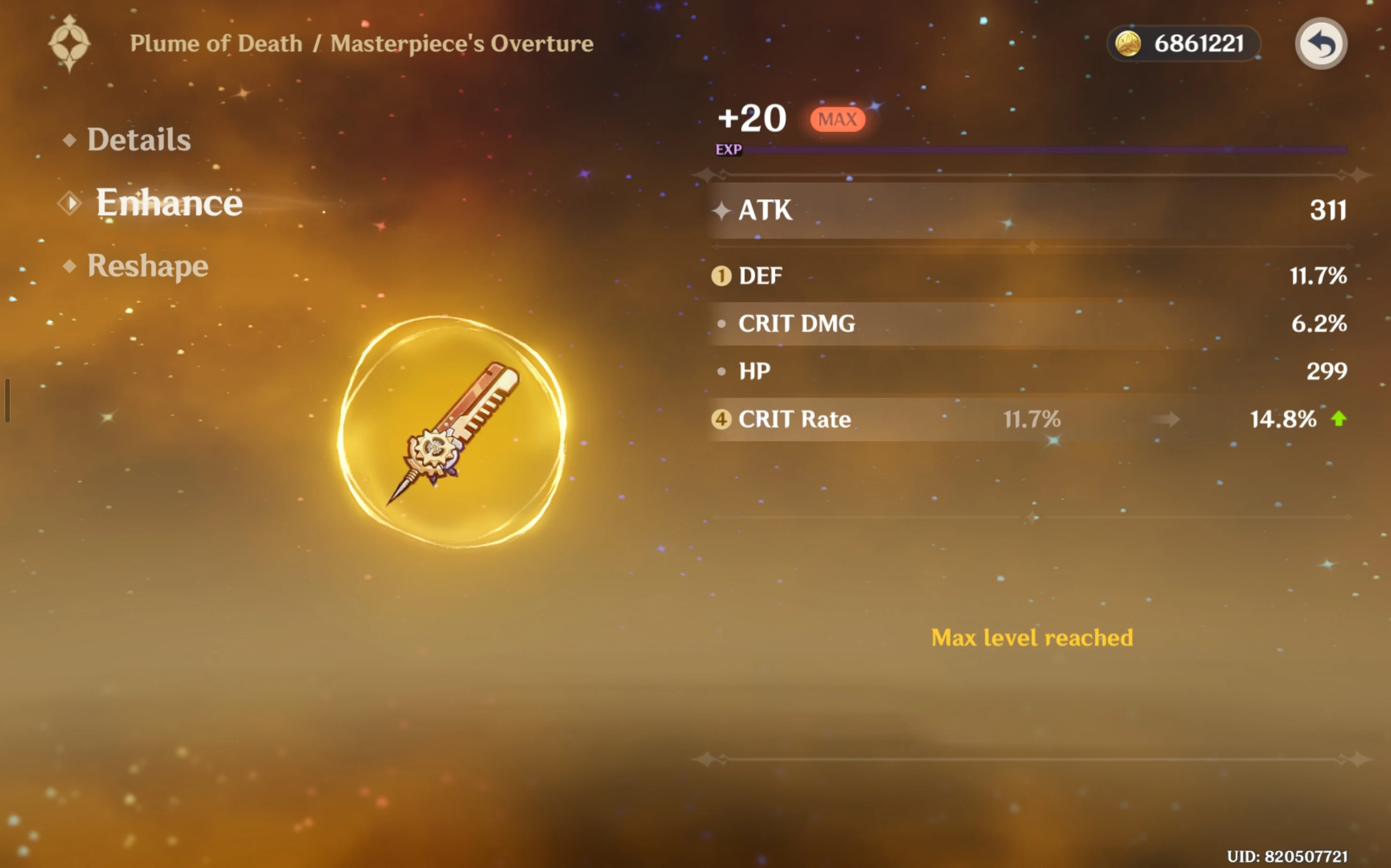1391x868 pixels.
Task: Click the back arrow button
Action: 1321,44
